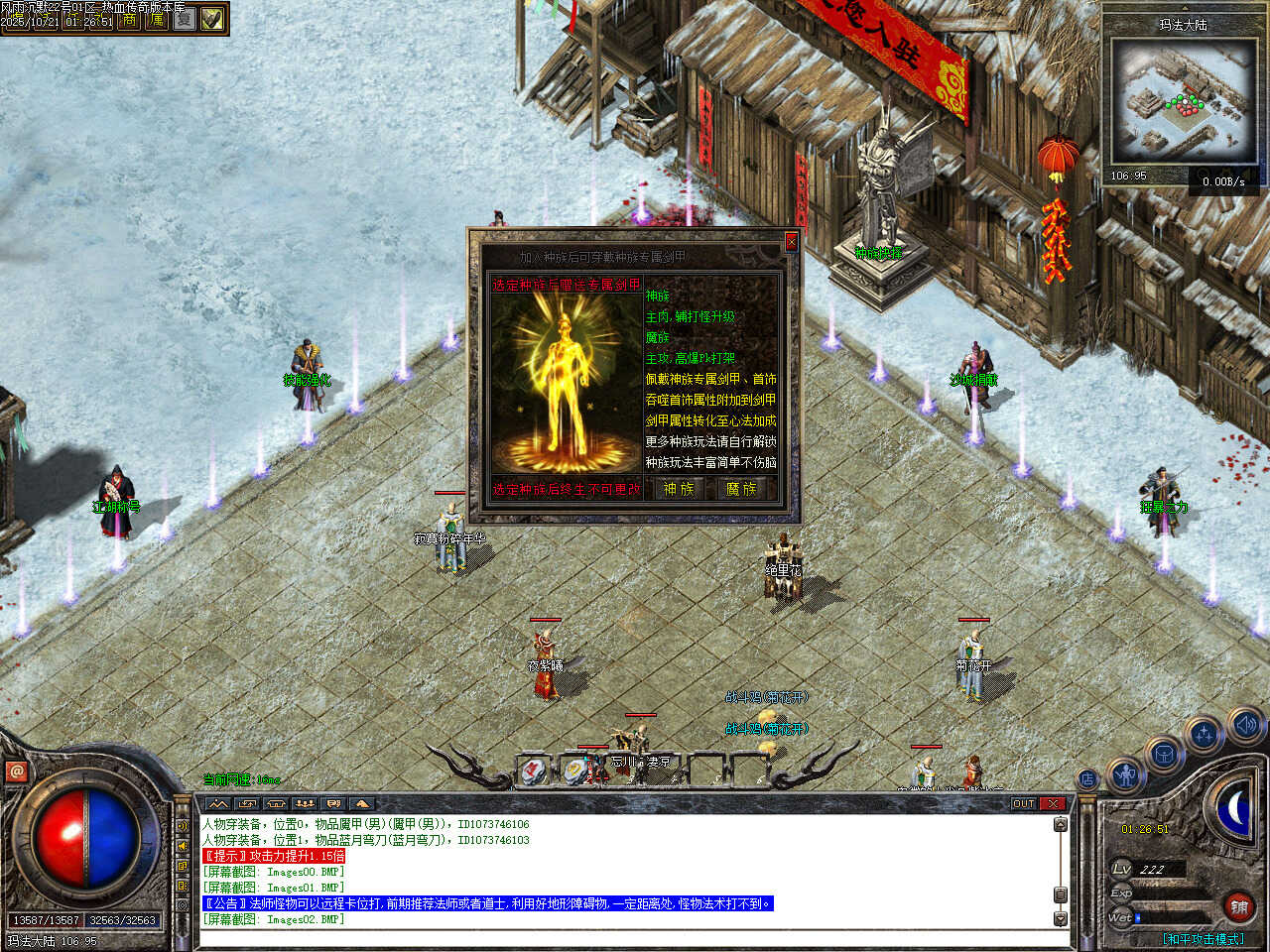Open the small 店 store button

[1087, 779]
